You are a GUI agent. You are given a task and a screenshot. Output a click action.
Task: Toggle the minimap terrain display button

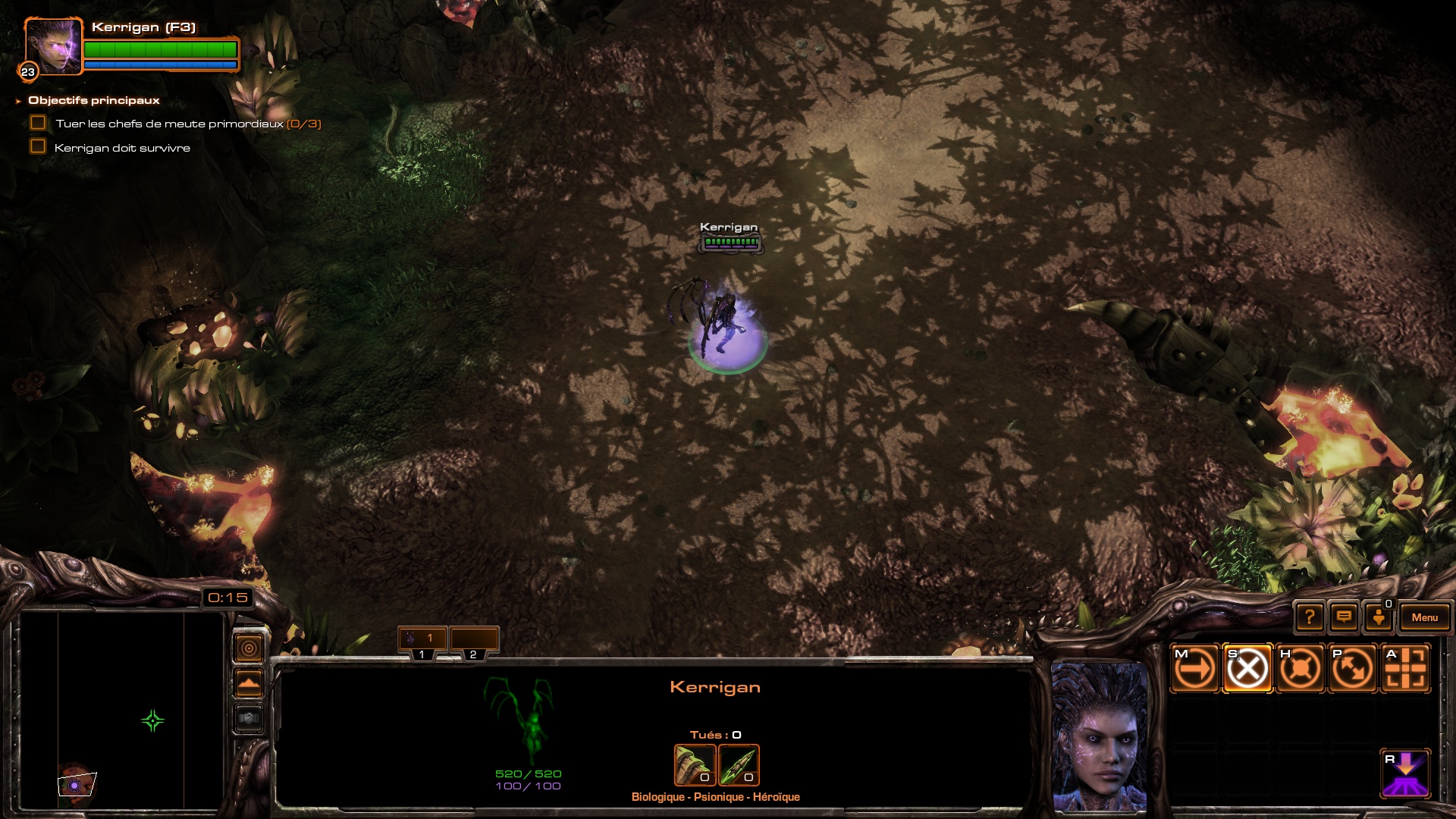[x=249, y=683]
